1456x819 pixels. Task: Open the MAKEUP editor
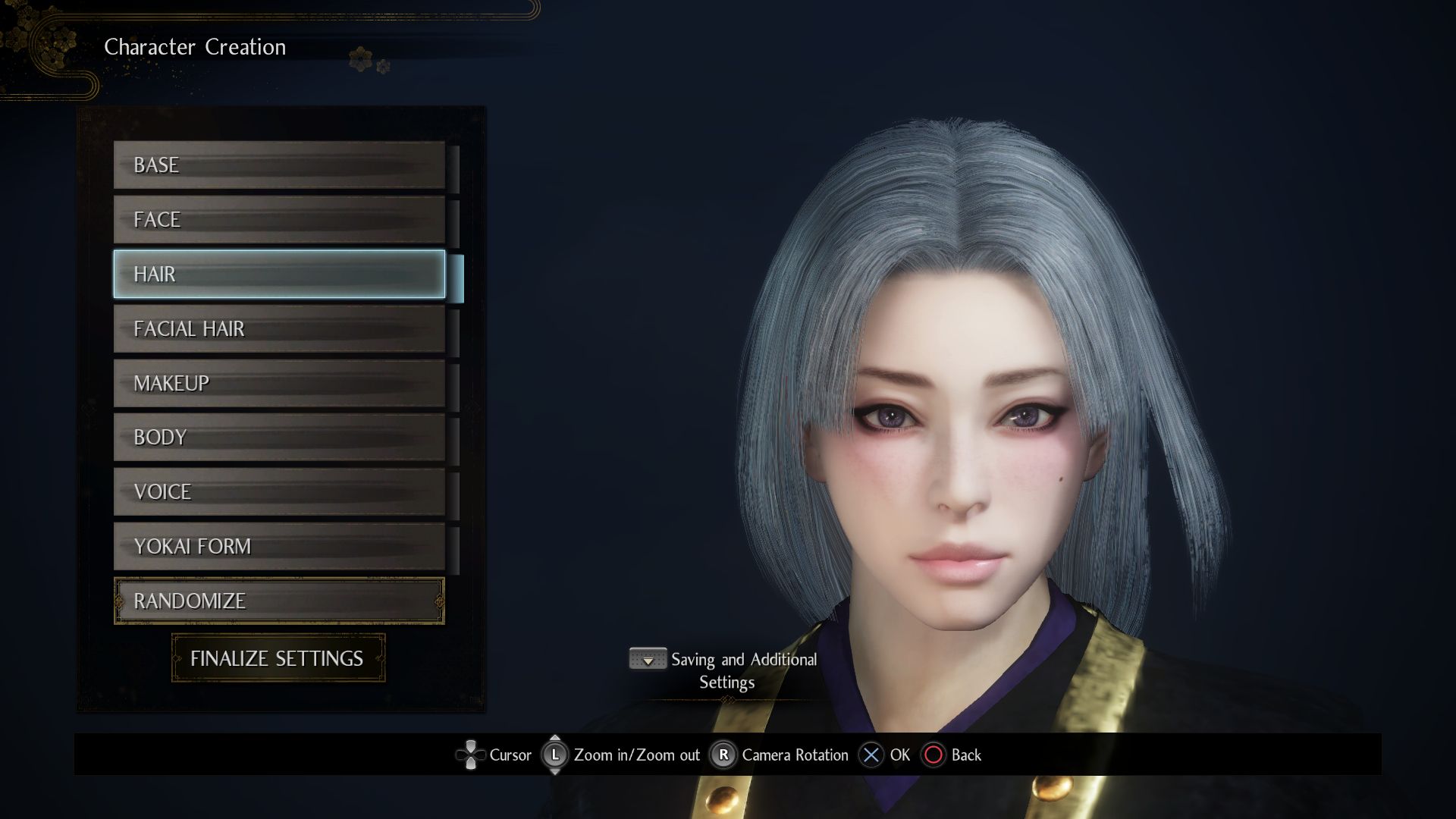(x=279, y=383)
